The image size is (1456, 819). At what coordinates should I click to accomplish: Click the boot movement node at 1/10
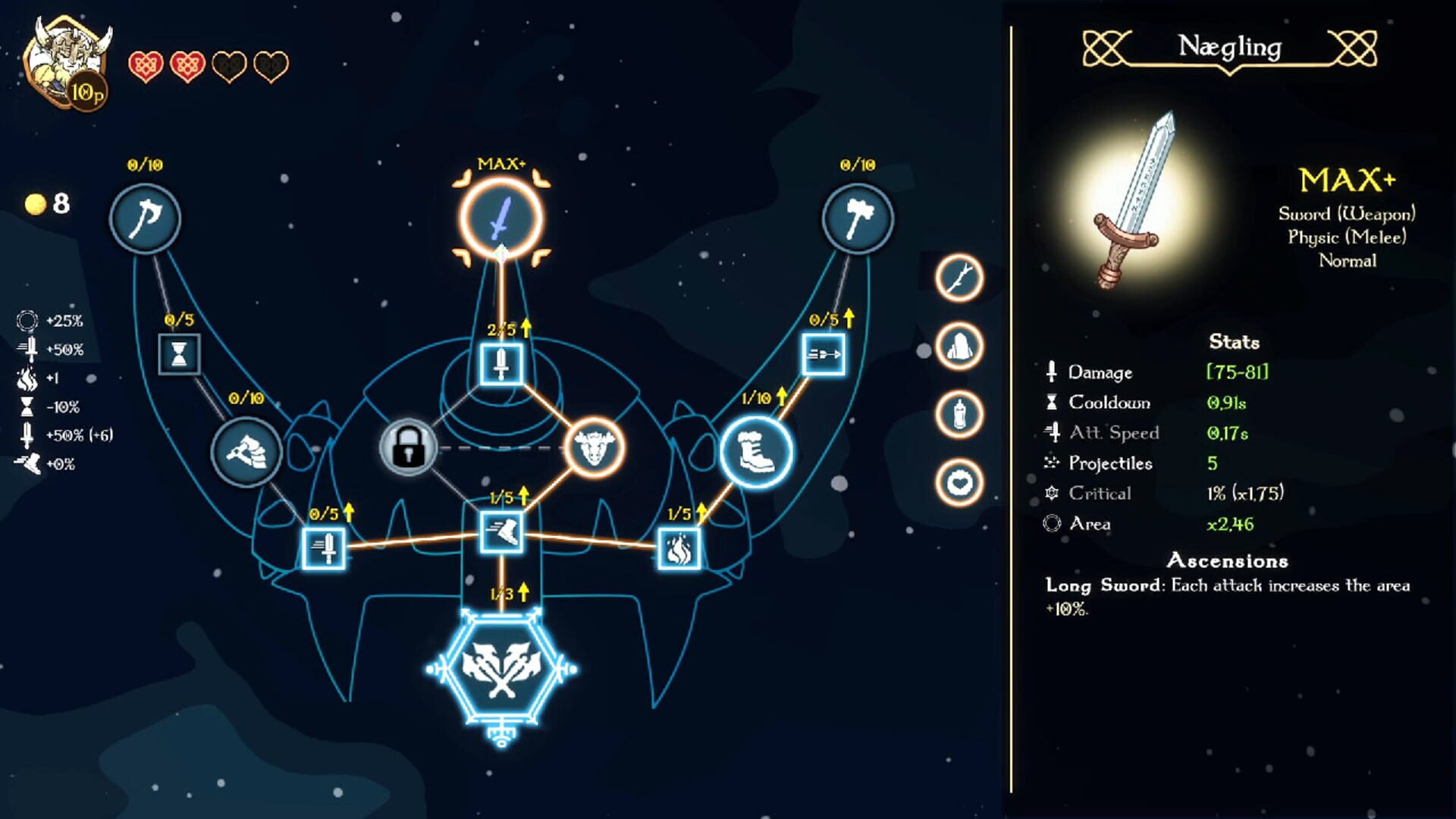click(x=755, y=451)
